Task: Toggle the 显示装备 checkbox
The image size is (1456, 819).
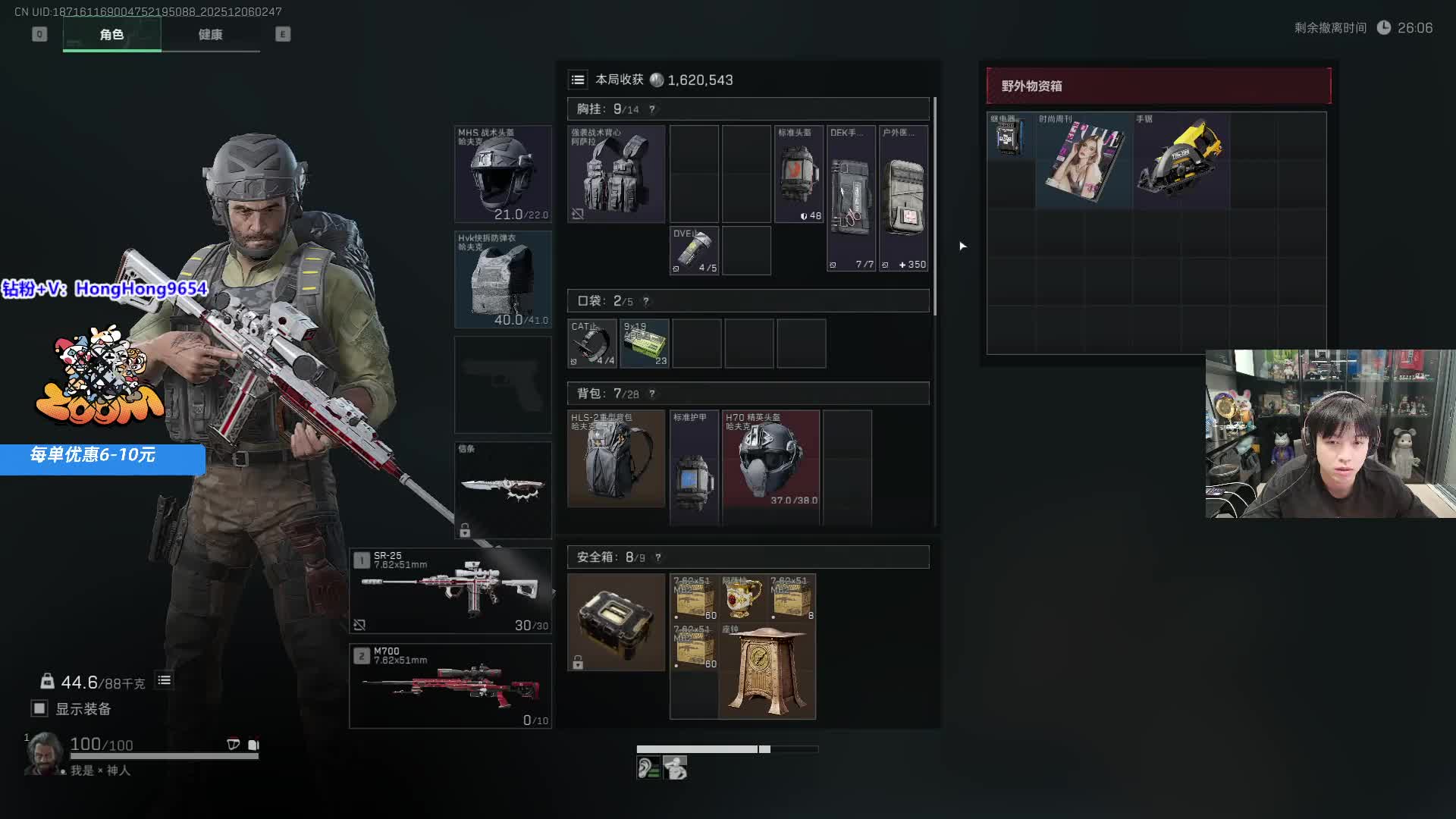Action: point(39,708)
